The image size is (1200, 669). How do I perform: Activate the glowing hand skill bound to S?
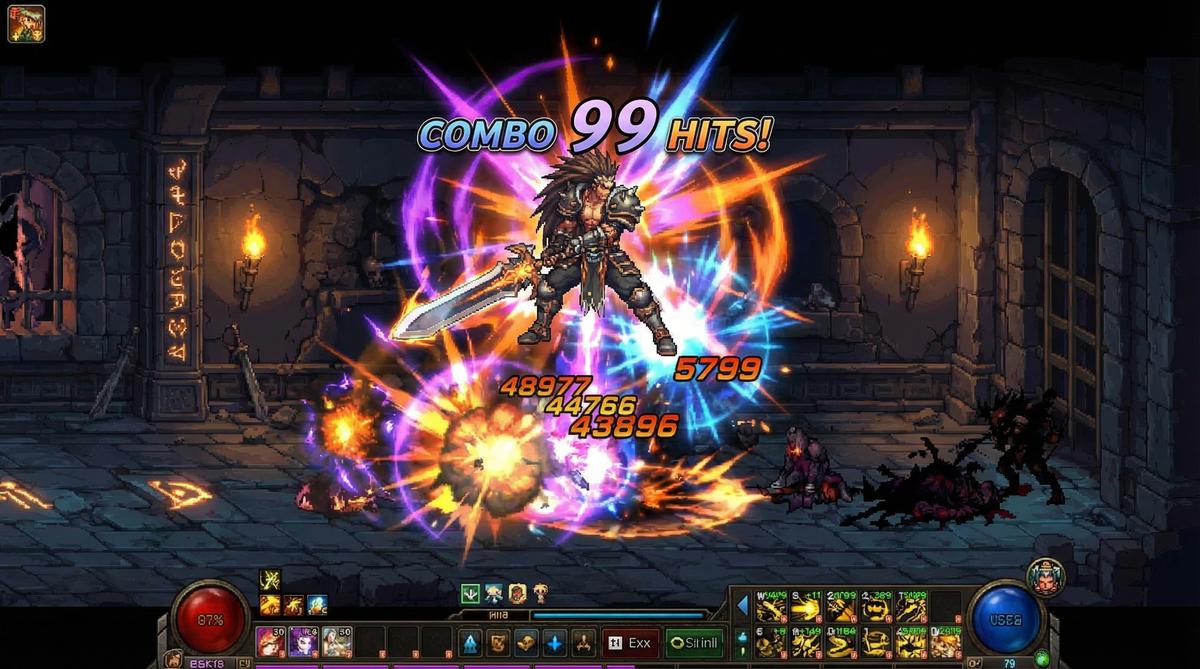tap(806, 607)
